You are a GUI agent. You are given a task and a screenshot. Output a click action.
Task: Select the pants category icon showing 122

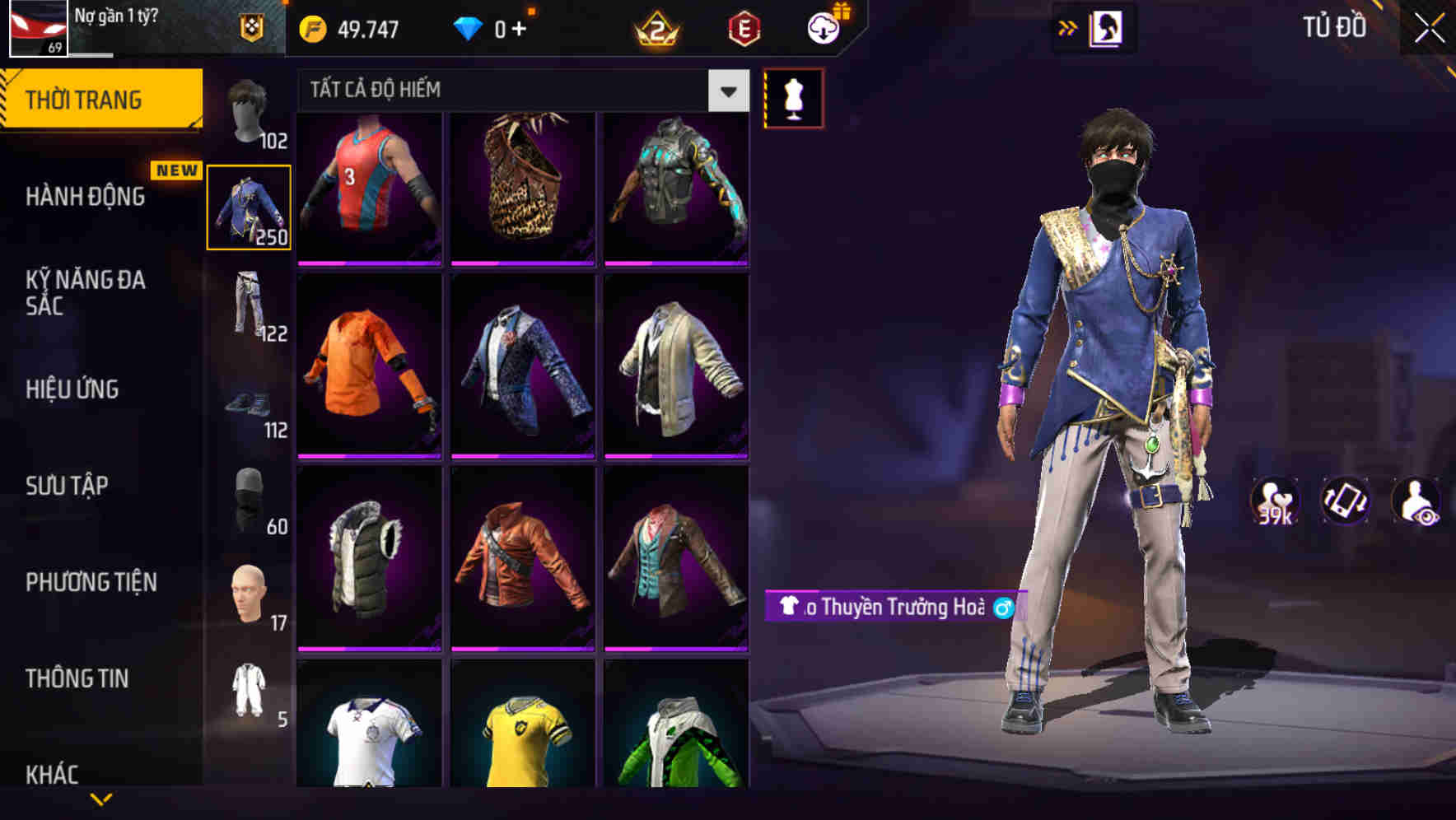coord(250,305)
